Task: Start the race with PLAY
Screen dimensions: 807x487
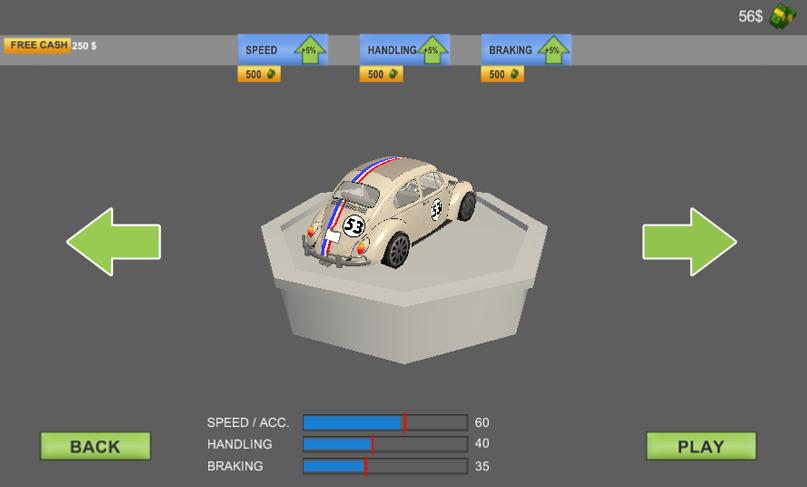Action: 701,446
